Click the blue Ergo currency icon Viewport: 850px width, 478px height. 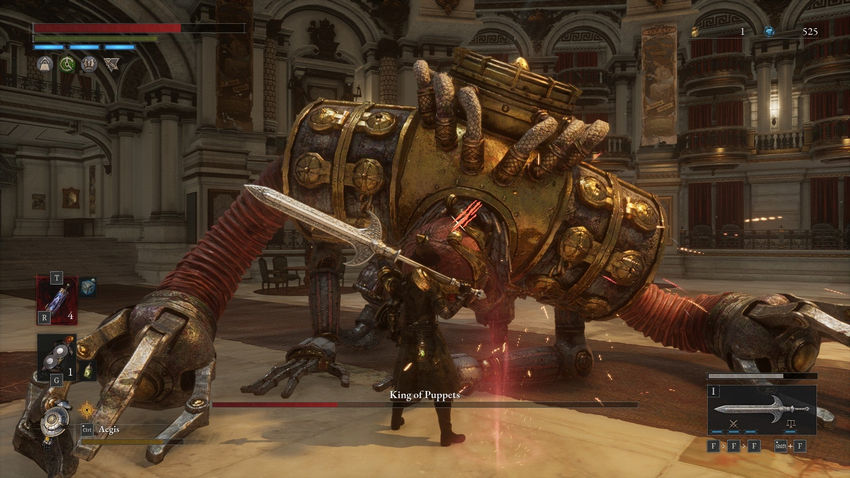tap(769, 32)
